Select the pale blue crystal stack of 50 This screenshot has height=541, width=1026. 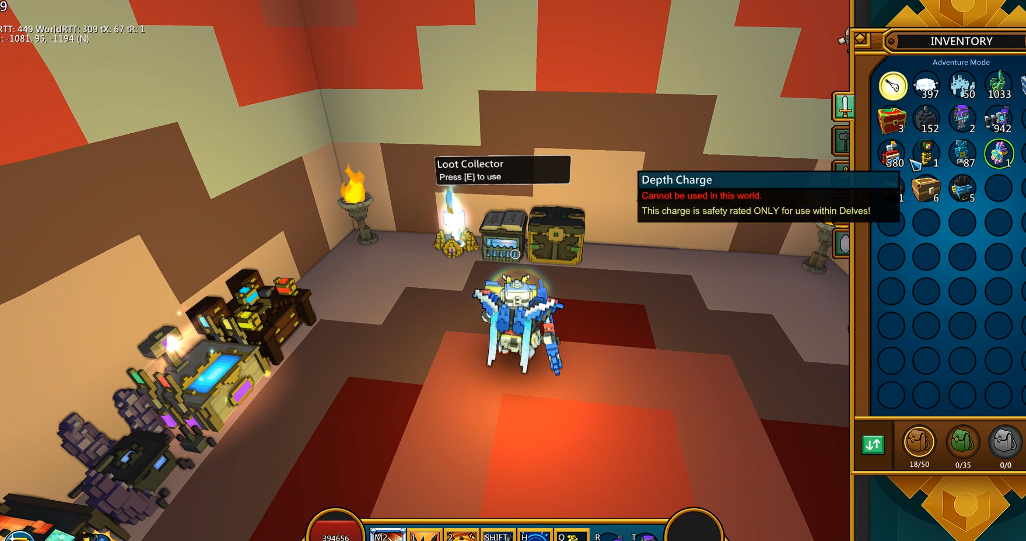tap(962, 86)
